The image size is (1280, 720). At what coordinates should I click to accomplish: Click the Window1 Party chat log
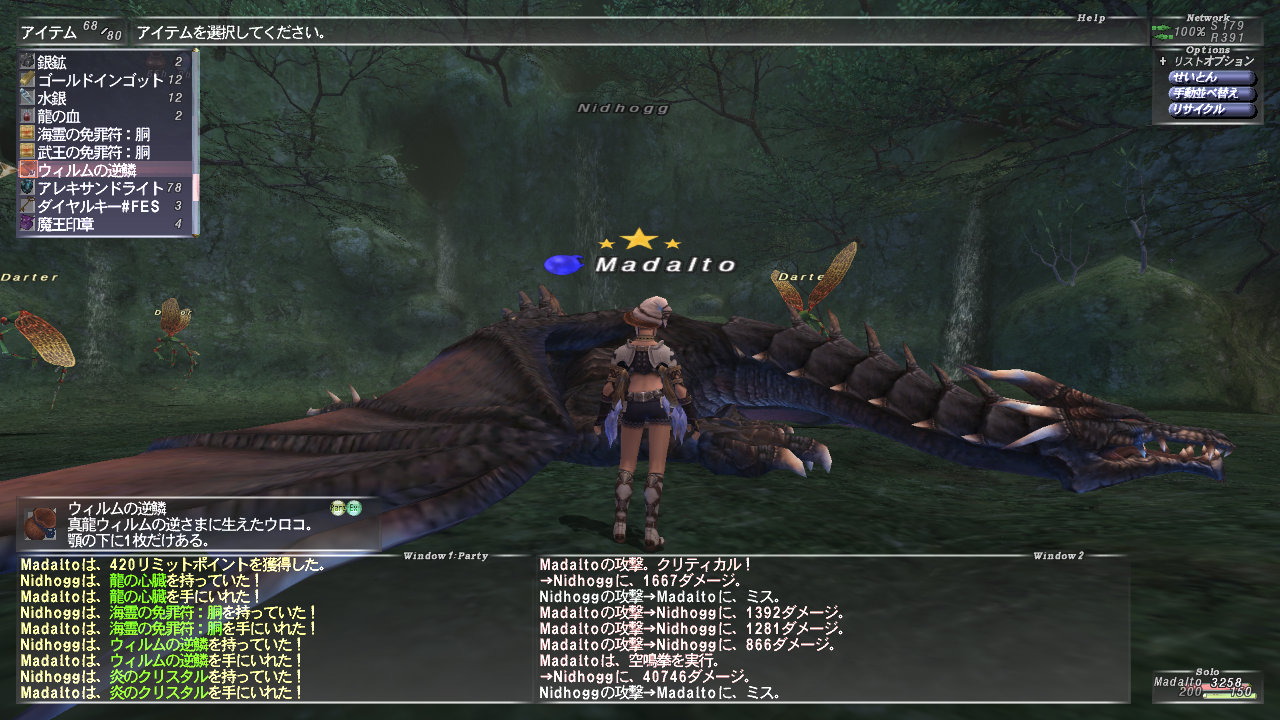tap(270, 628)
